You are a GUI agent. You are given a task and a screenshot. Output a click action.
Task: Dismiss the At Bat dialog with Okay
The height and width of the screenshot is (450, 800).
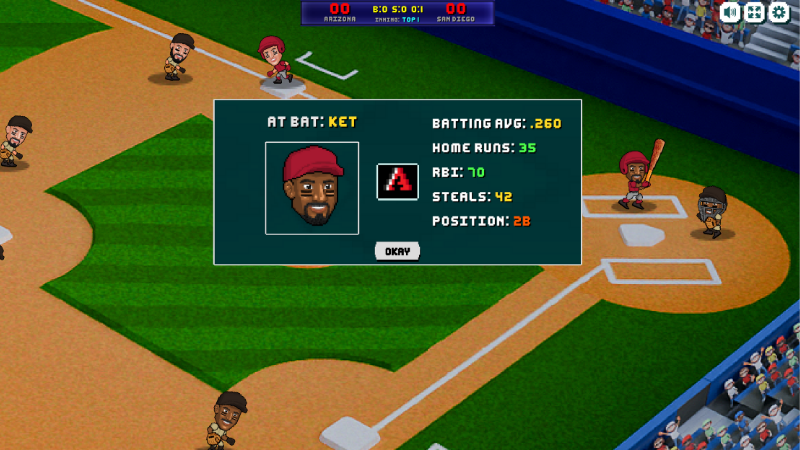(397, 251)
